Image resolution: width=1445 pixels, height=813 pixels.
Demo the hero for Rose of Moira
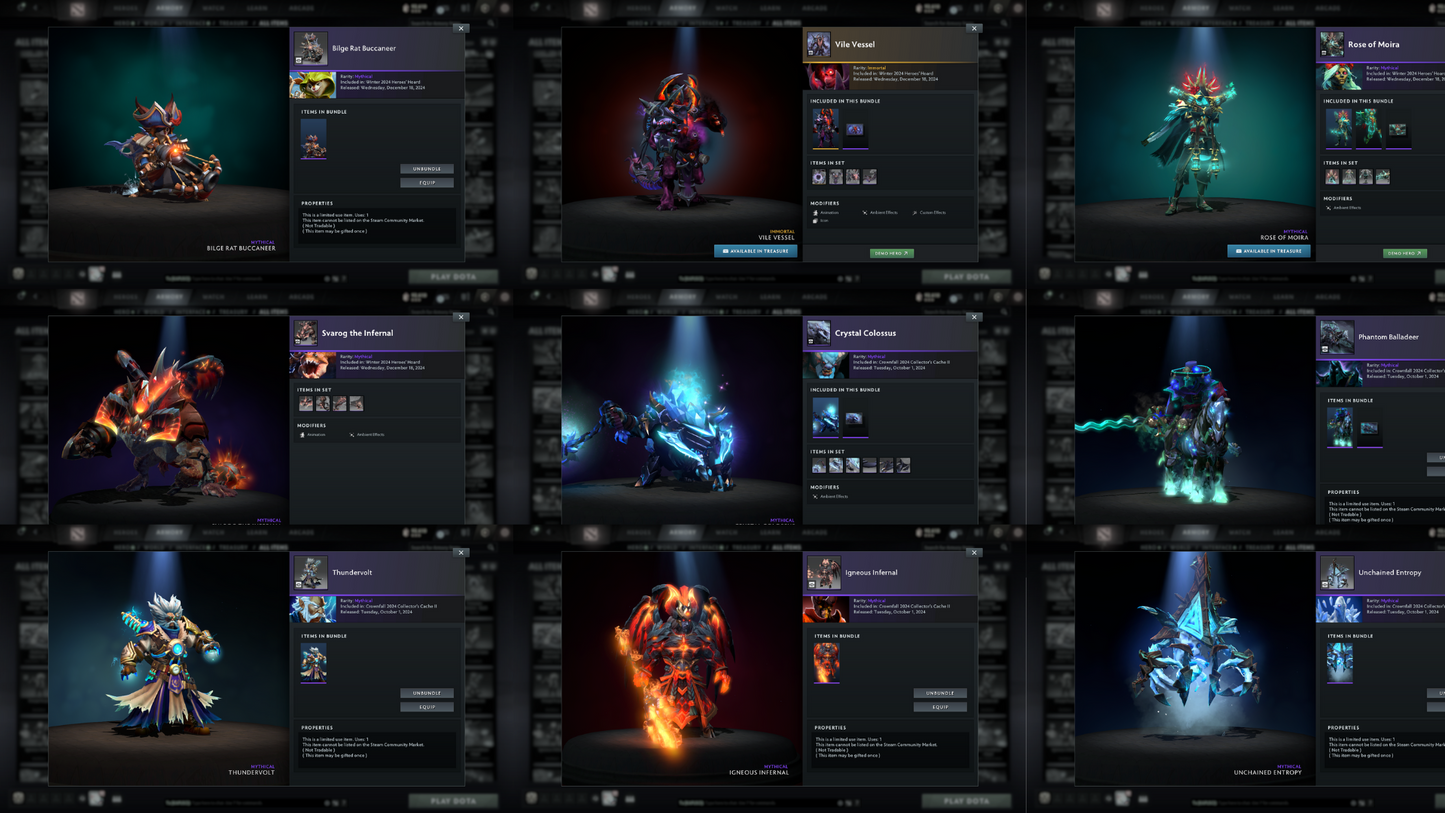click(1404, 253)
